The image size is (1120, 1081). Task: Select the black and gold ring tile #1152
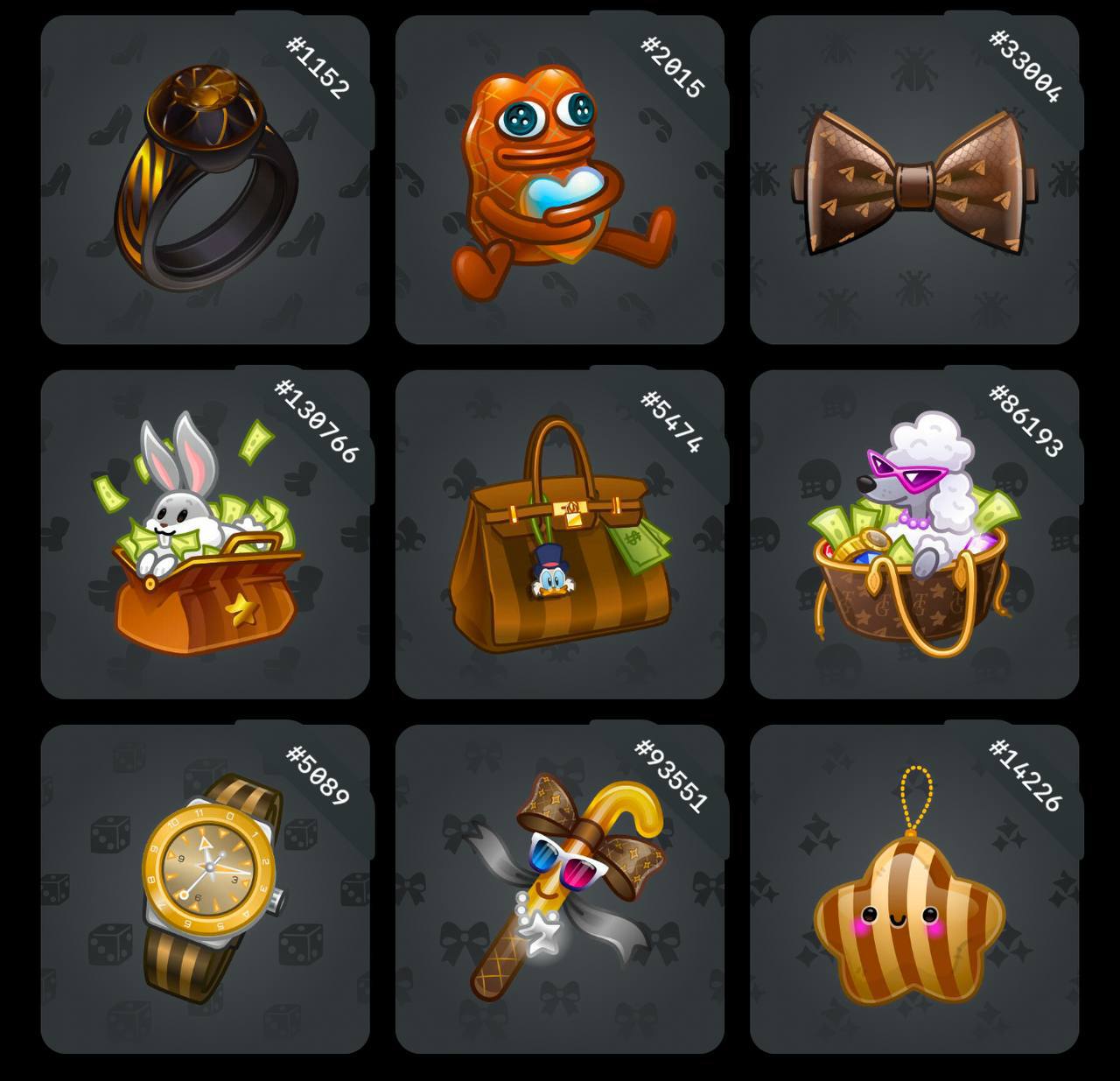[205, 179]
